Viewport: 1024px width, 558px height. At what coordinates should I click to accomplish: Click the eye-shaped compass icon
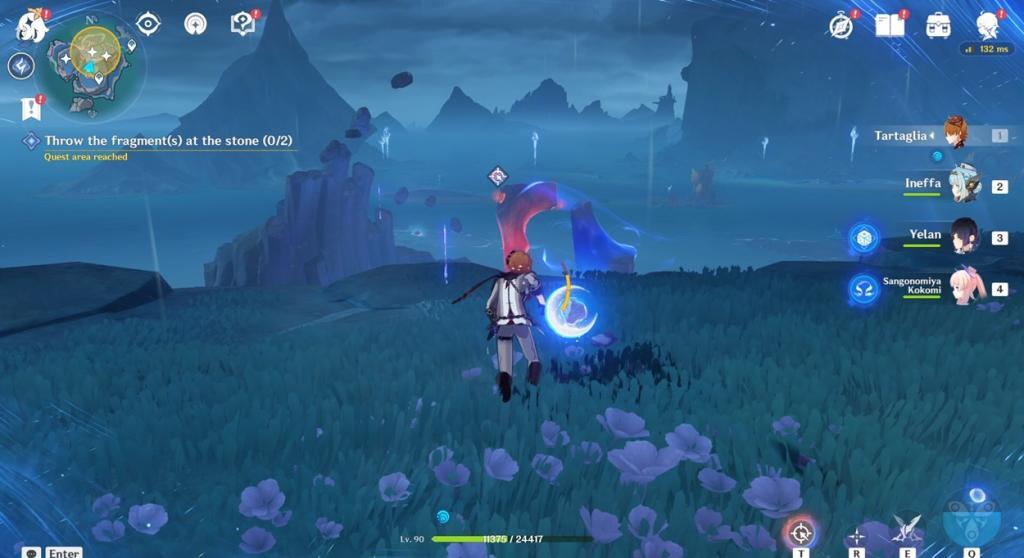coord(148,23)
